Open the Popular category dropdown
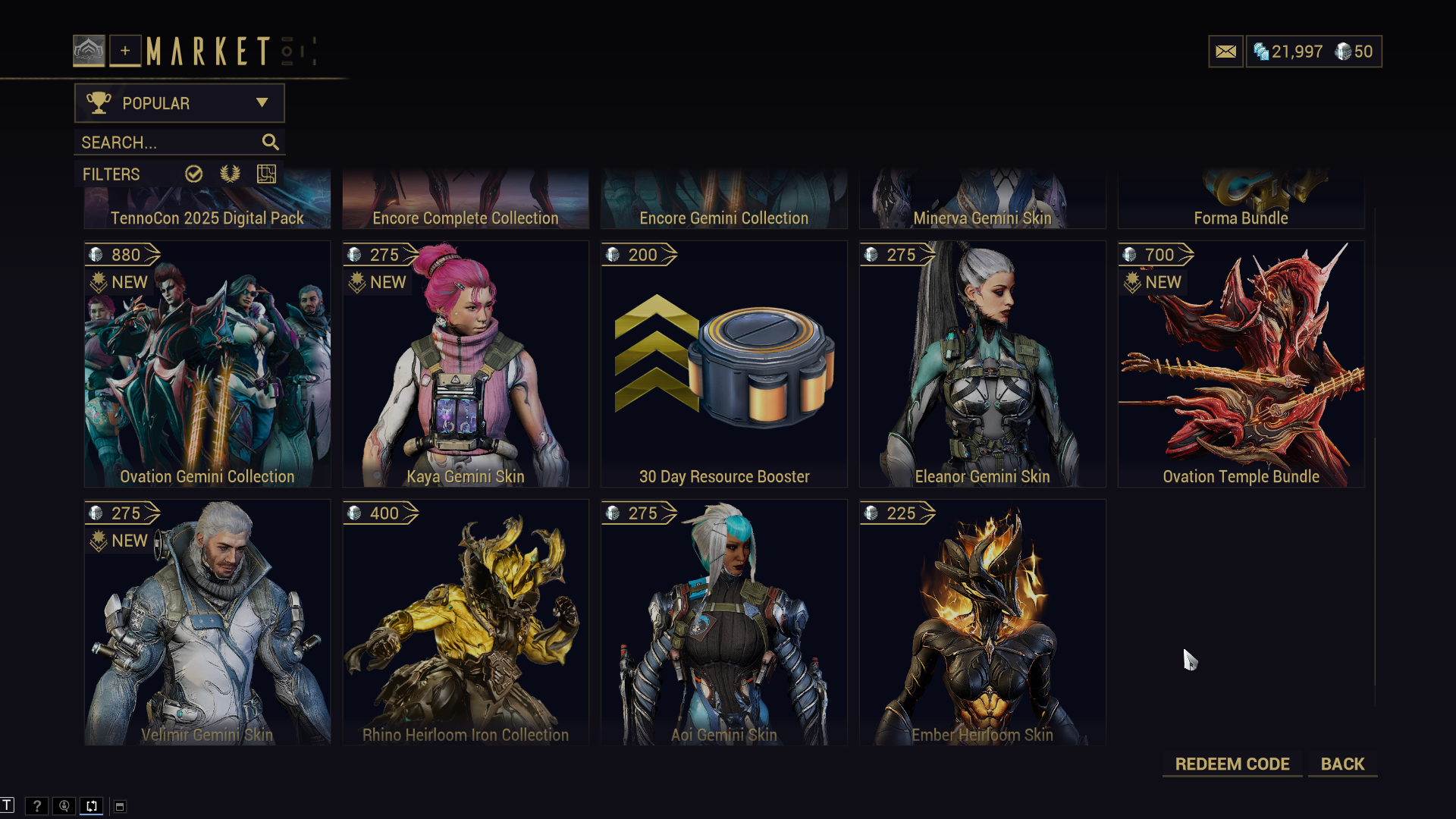 tap(179, 103)
